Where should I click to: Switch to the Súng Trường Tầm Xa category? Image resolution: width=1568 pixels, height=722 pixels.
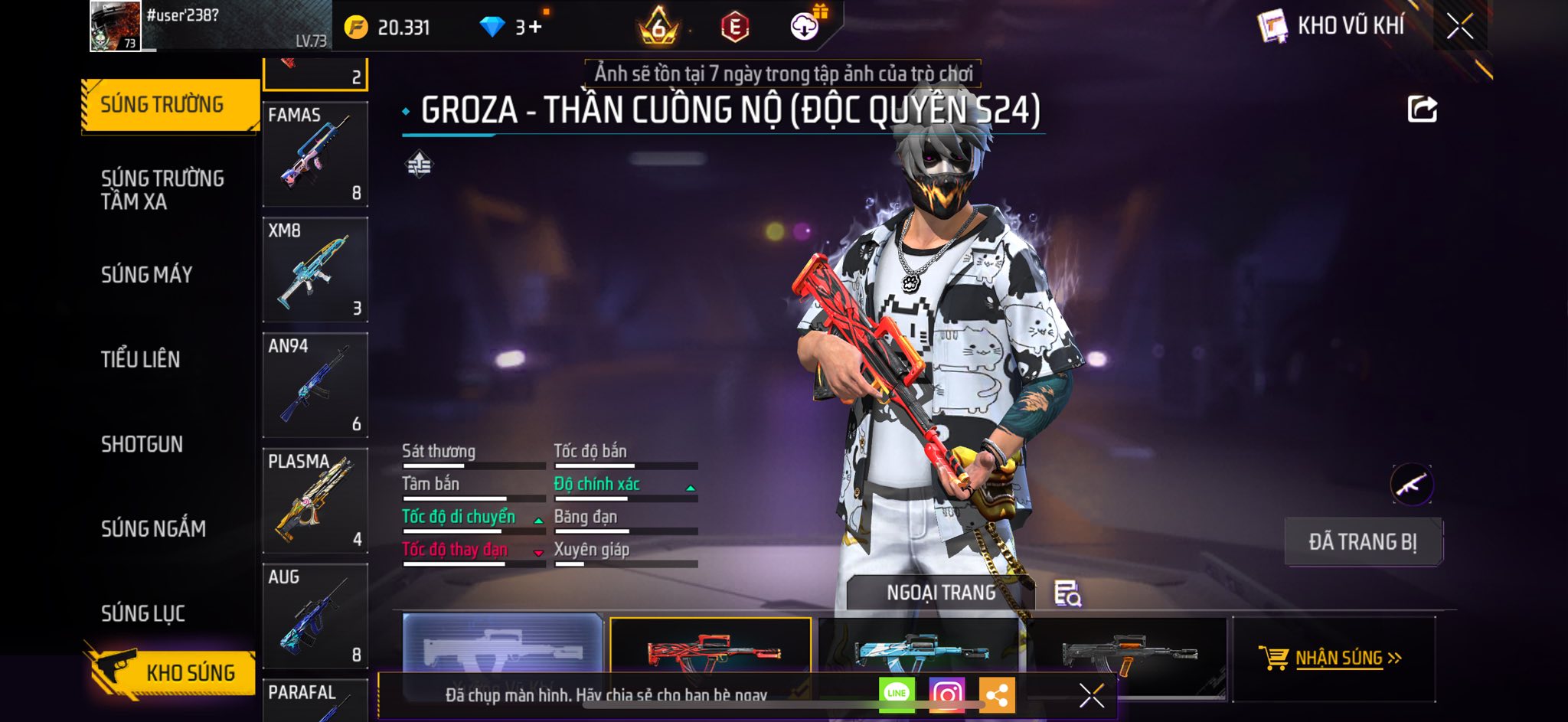coord(162,190)
